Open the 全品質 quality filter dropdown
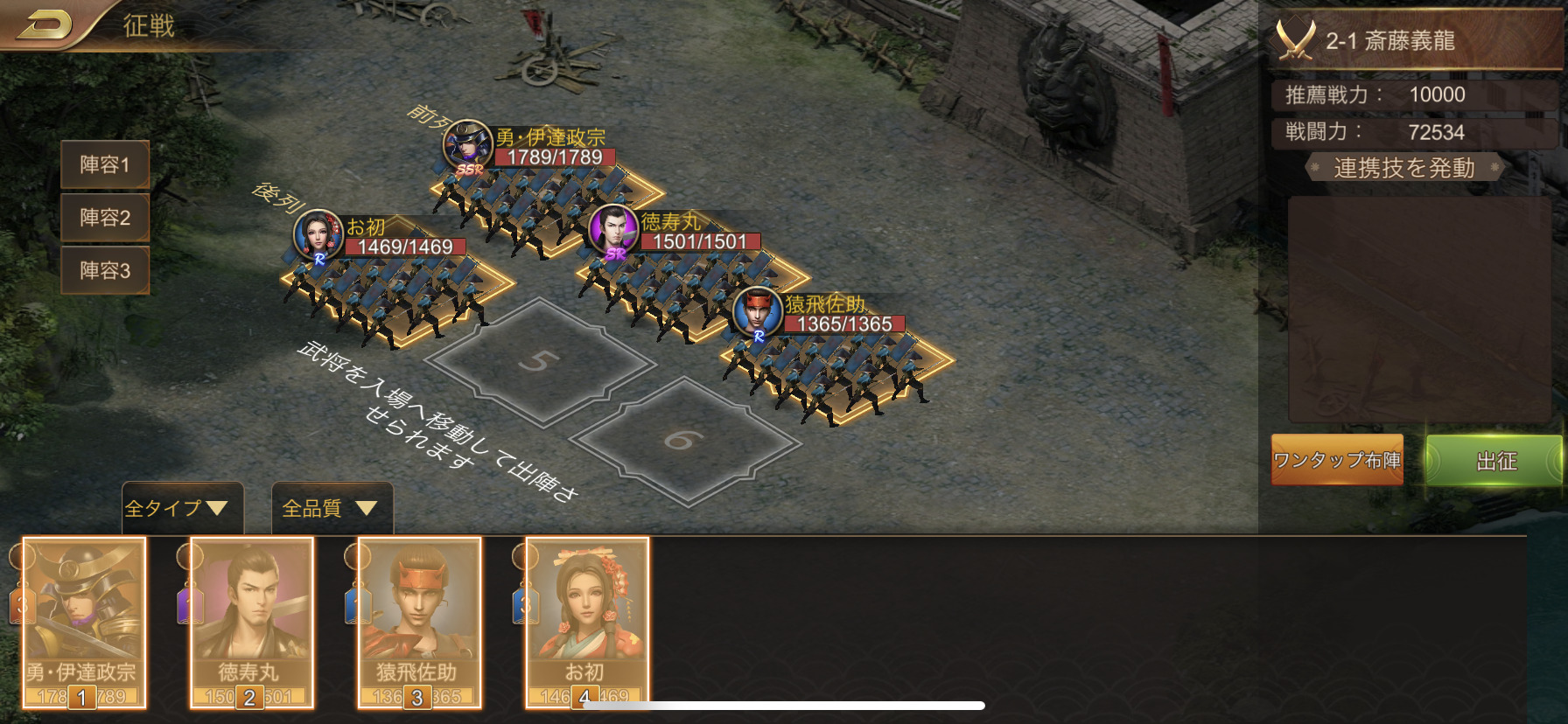The height and width of the screenshot is (724, 1568). click(x=330, y=508)
